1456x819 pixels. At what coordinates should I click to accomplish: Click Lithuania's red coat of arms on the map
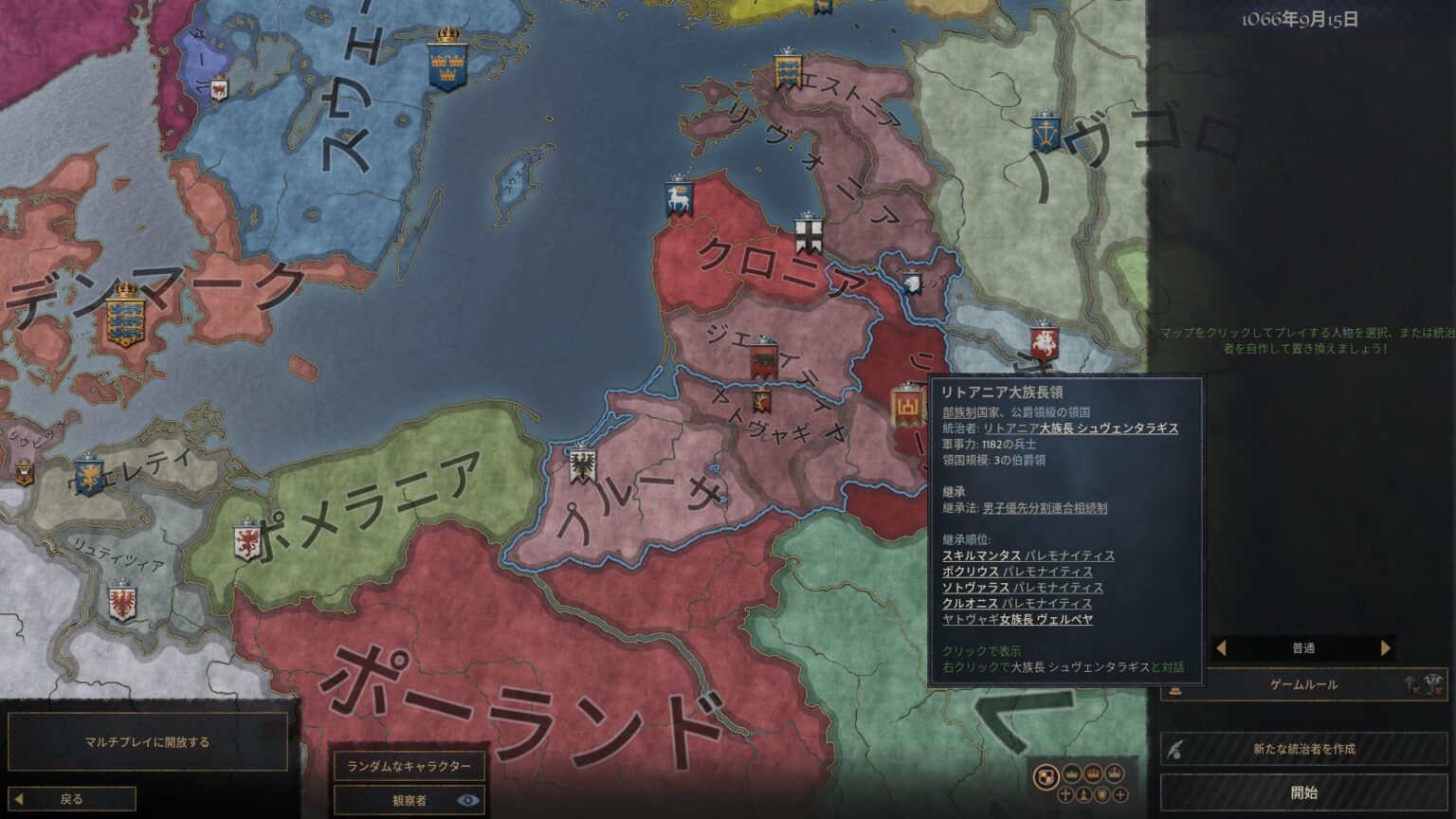coord(905,406)
